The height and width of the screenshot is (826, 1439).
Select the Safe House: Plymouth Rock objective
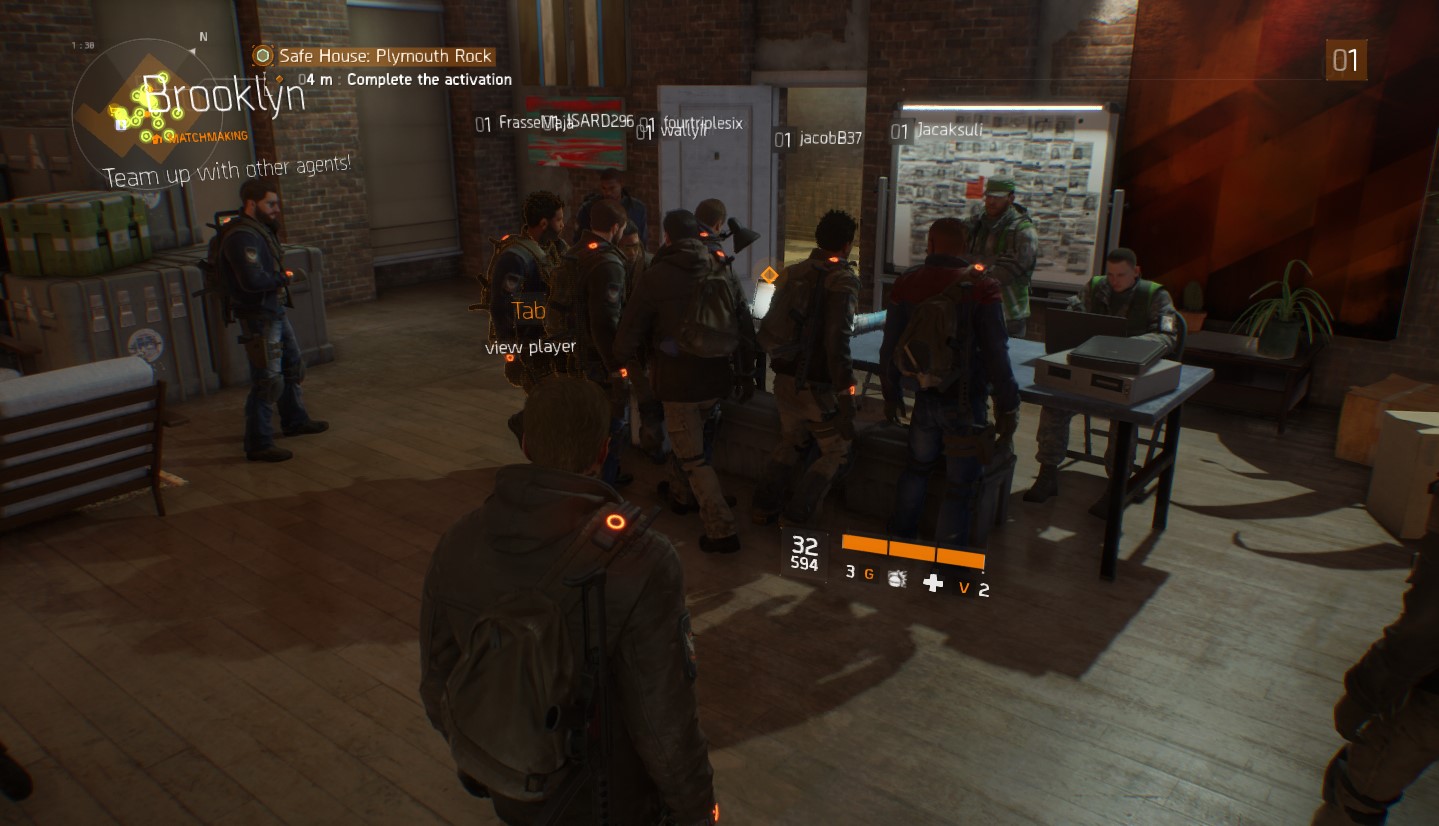(x=385, y=56)
